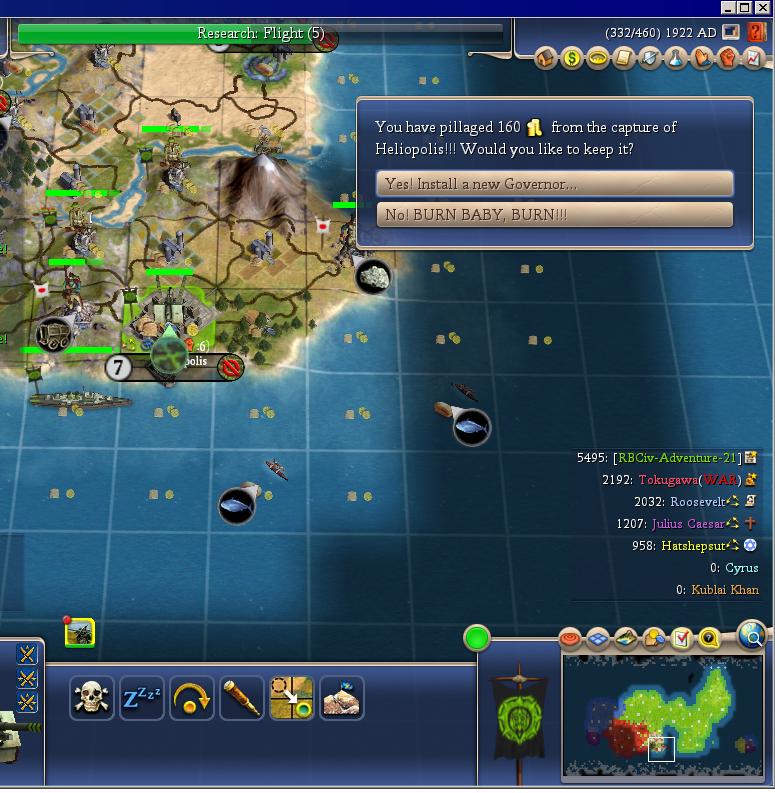This screenshot has width=775, height=793.
Task: Activate the spyglass sentry command
Action: [242, 698]
